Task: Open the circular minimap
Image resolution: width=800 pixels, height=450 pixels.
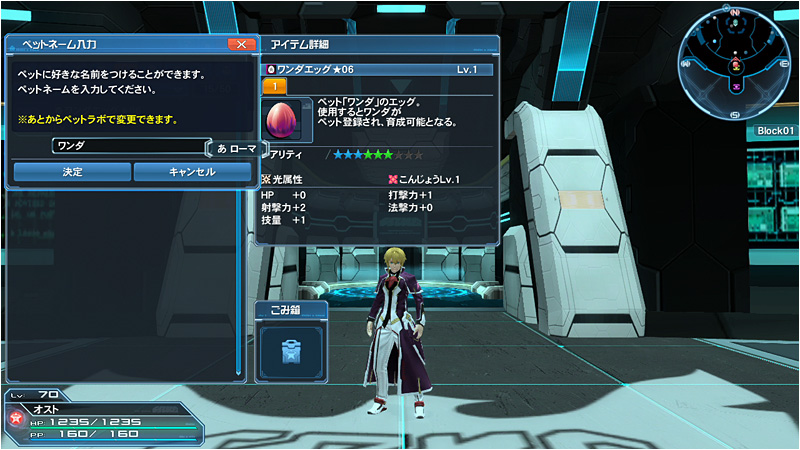Action: (736, 61)
